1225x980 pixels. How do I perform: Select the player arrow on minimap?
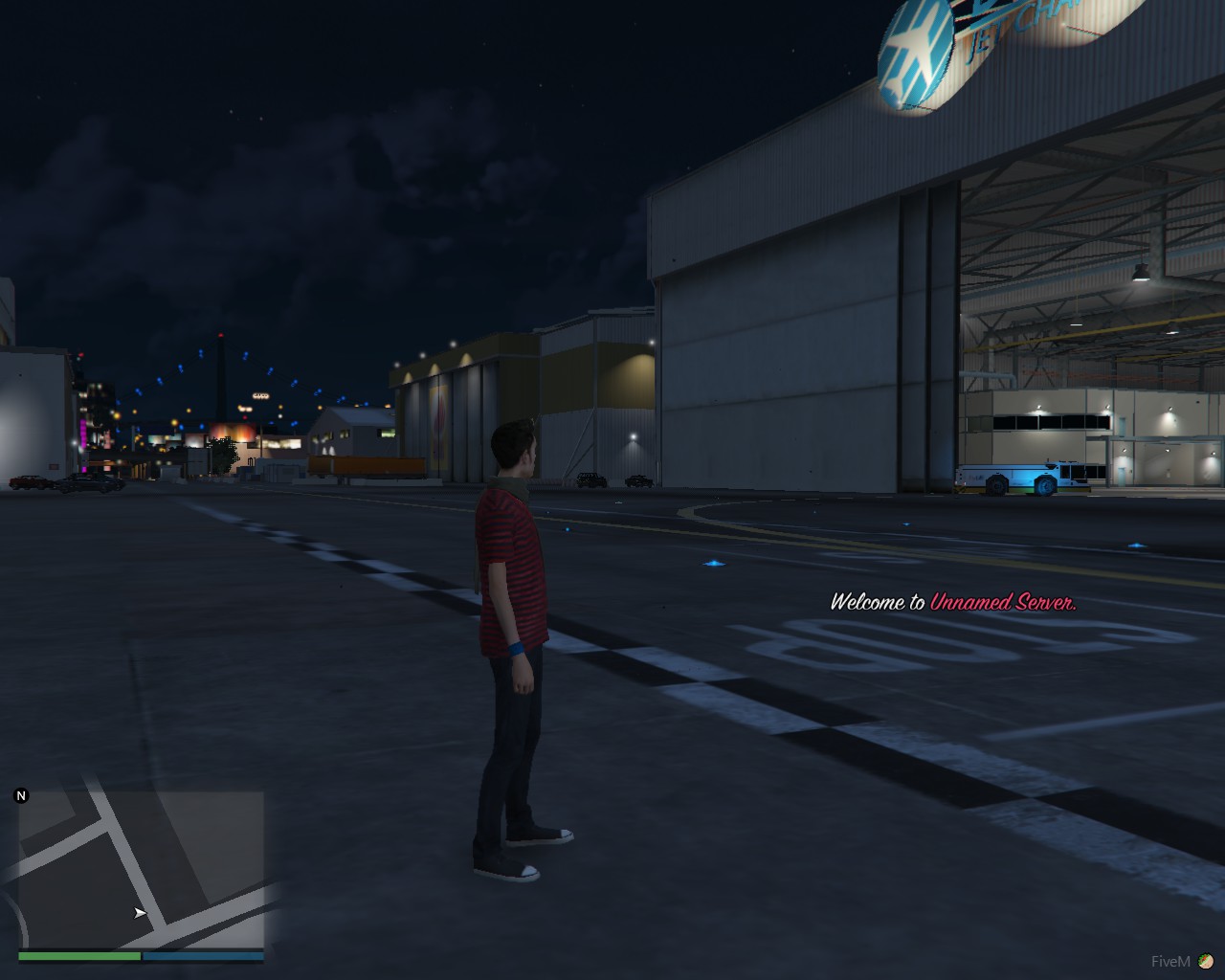point(140,913)
